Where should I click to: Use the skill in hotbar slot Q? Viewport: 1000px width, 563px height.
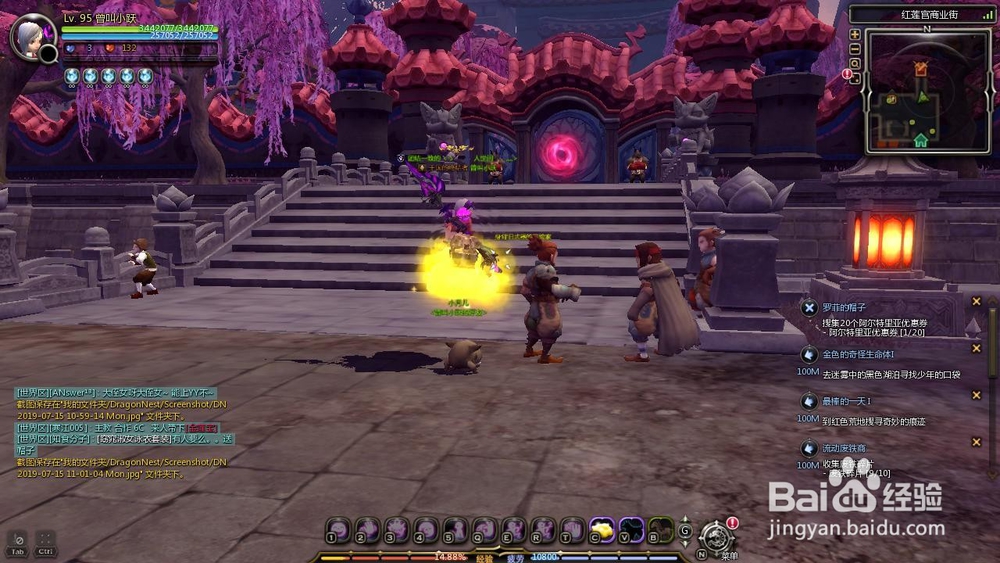click(485, 528)
